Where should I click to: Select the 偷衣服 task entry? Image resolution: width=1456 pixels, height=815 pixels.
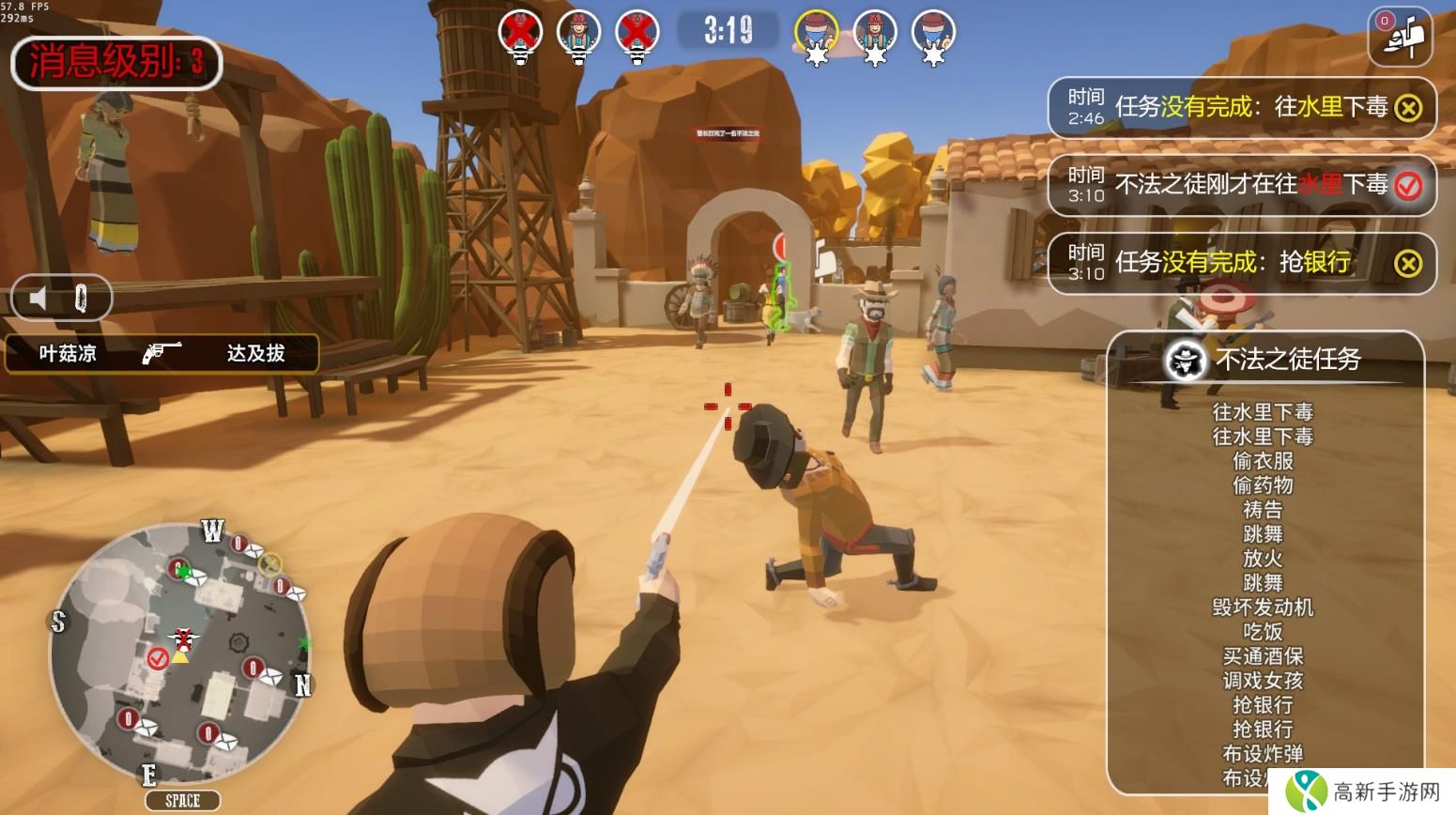(1263, 461)
